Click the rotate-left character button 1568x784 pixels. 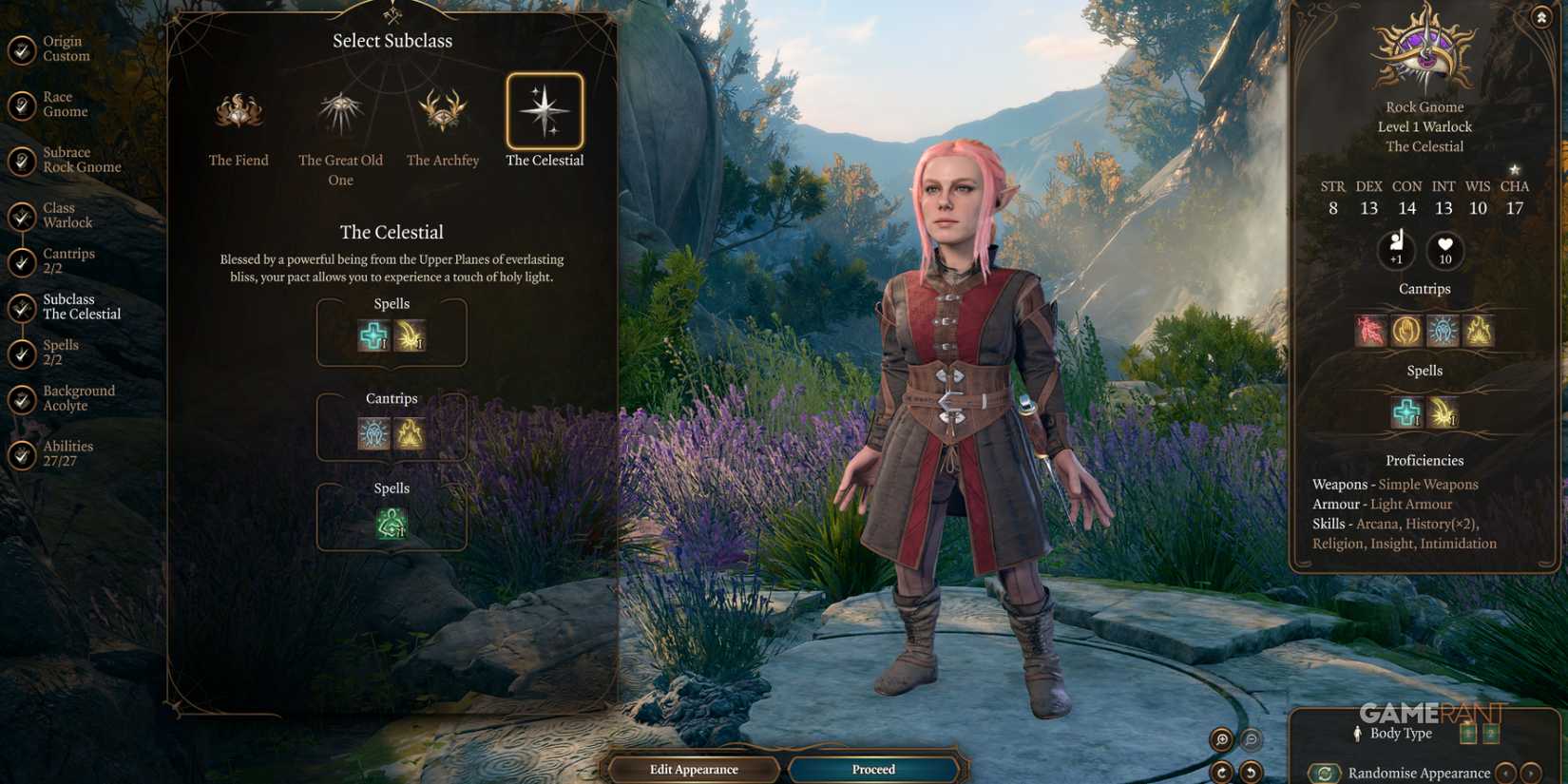[x=1251, y=770]
